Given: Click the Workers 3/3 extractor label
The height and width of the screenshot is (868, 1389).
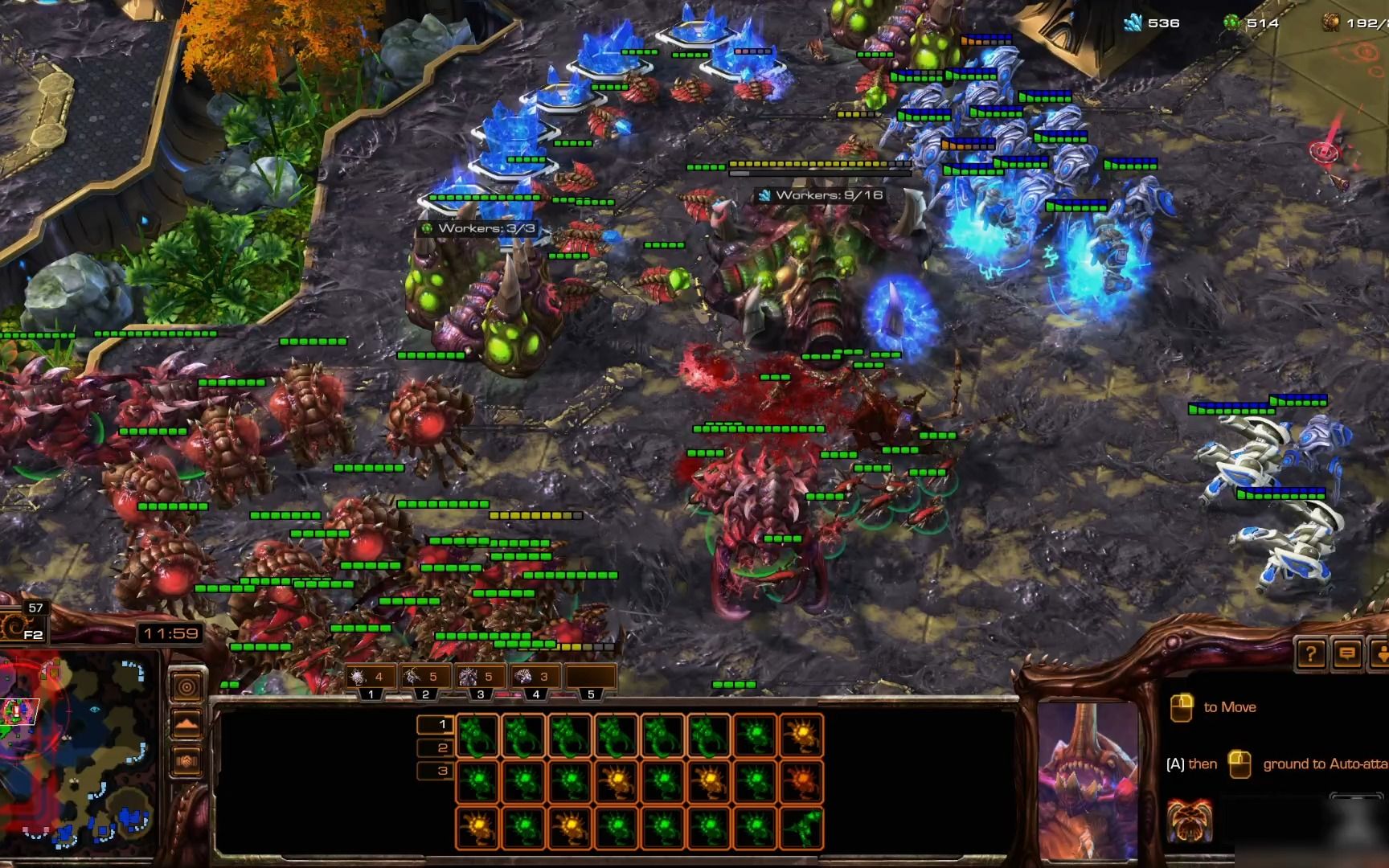Looking at the screenshot, I should pos(478,229).
